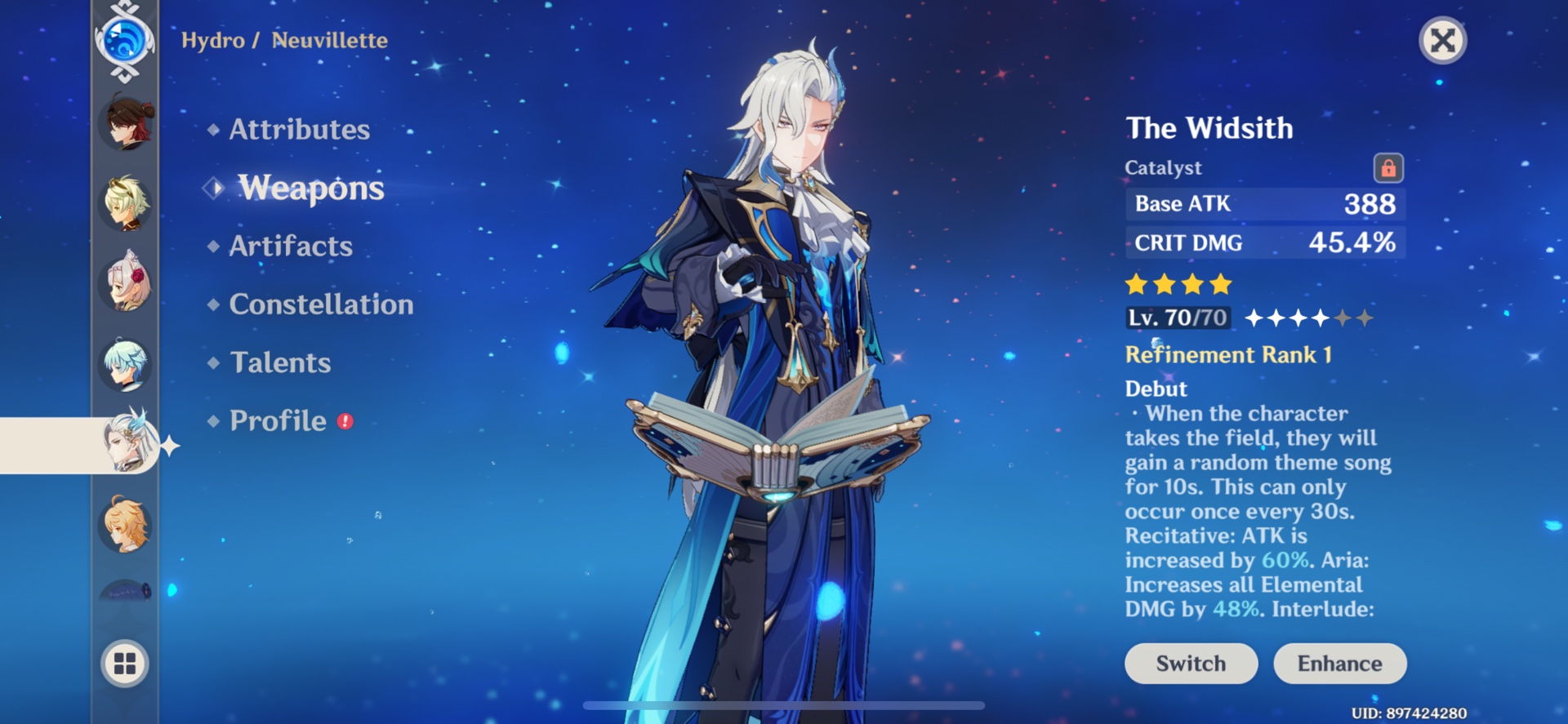1568x724 pixels.
Task: Click the Switch weapon button
Action: (x=1191, y=663)
